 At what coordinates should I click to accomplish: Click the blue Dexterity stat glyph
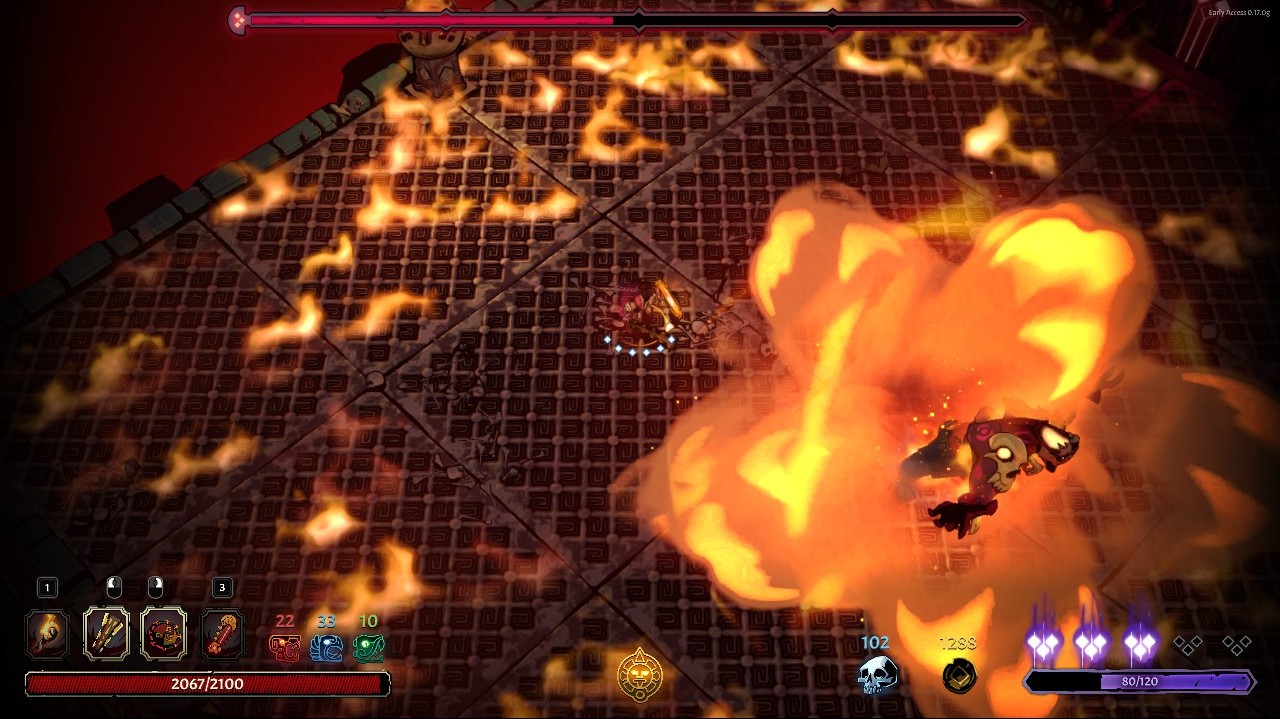pos(326,648)
